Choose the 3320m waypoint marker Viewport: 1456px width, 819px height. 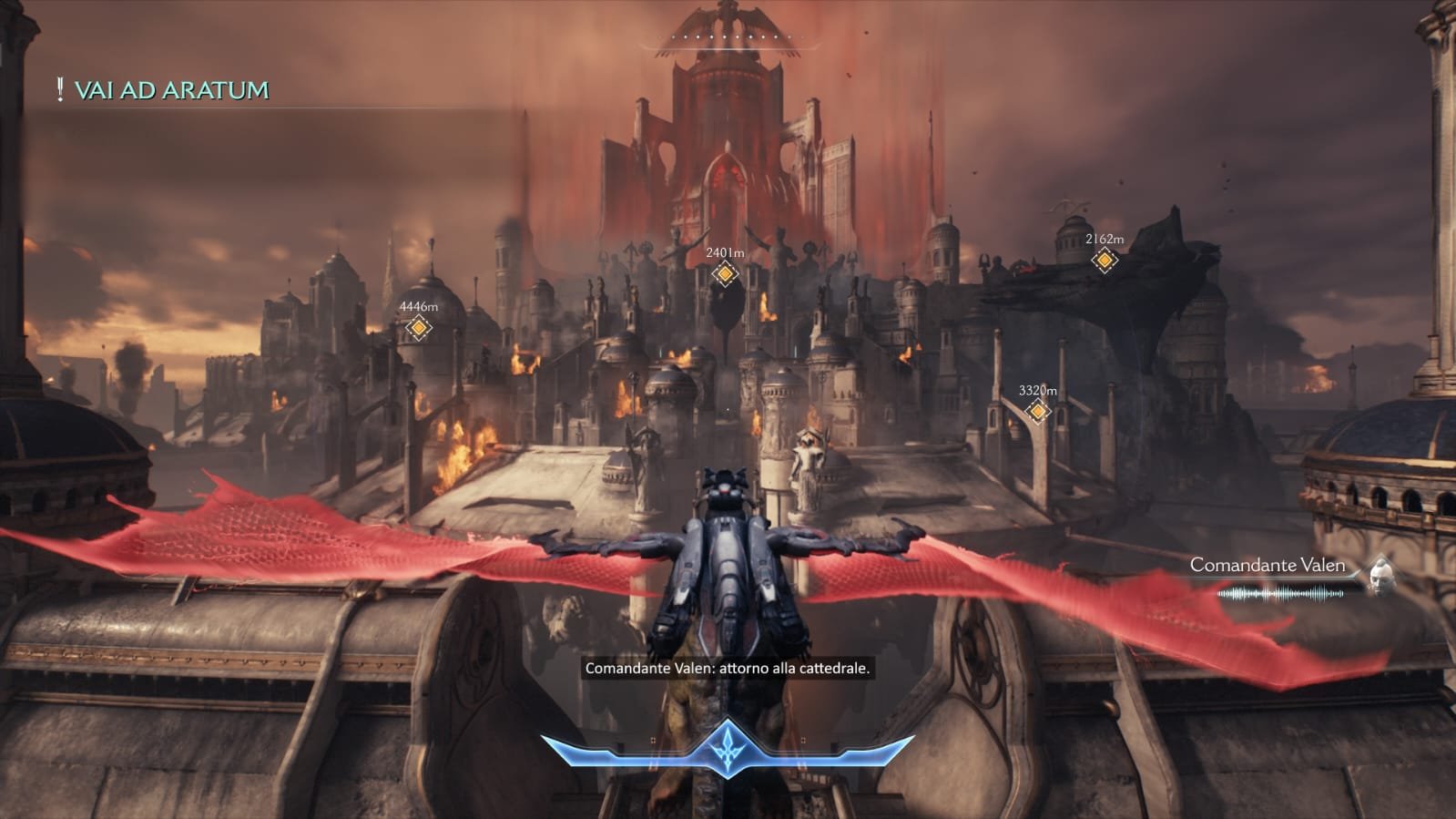1037,412
